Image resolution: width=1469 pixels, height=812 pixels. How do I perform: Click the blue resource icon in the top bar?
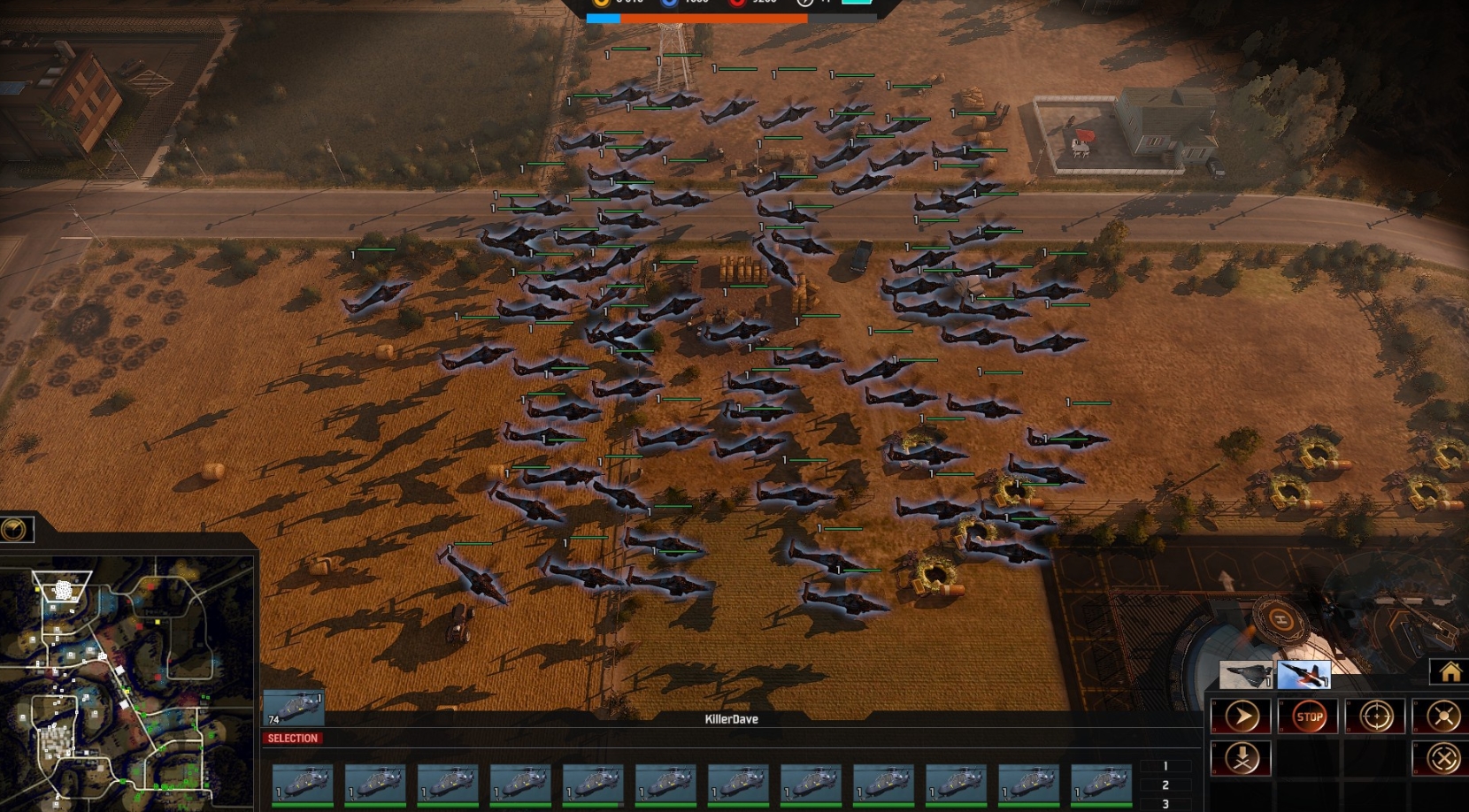670,4
